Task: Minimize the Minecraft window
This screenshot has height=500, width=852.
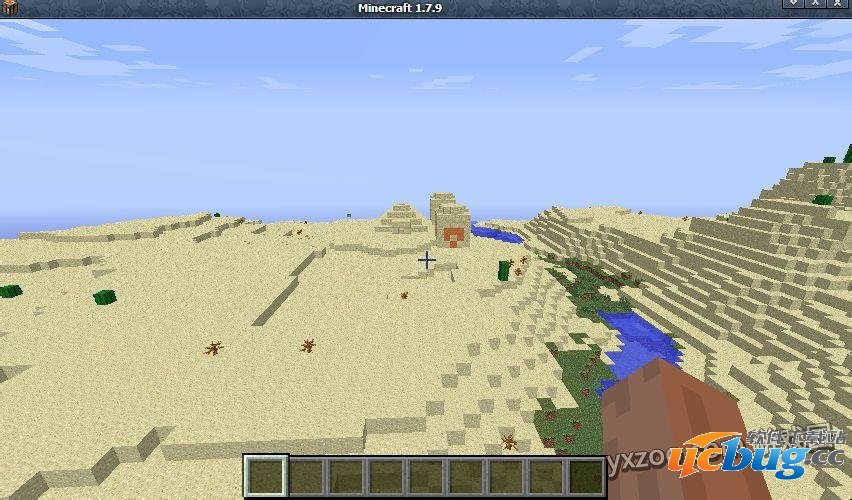Action: tap(792, 6)
